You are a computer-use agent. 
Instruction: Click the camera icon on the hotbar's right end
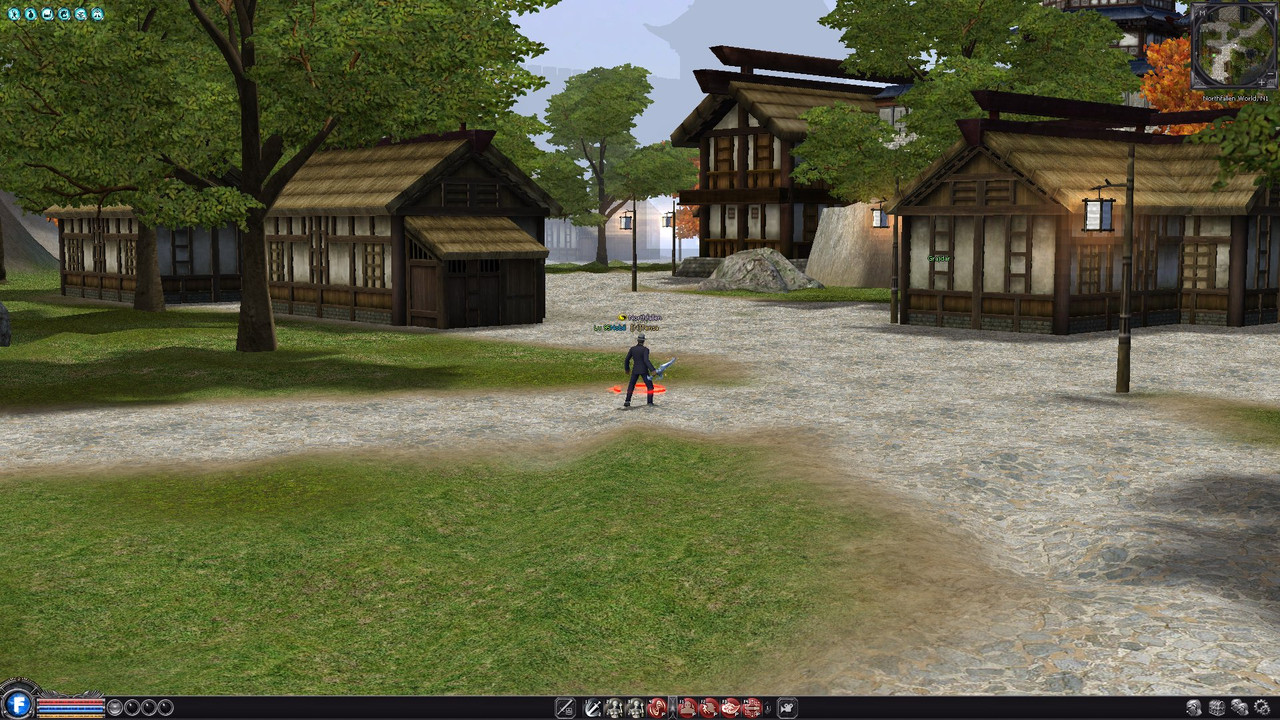pyautogui.click(x=785, y=708)
